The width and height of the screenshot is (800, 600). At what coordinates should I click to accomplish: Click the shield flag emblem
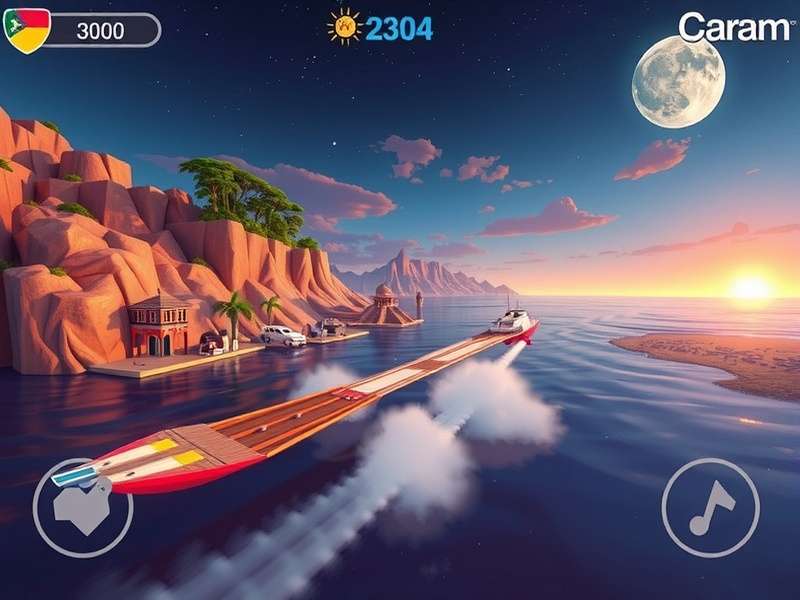point(28,30)
